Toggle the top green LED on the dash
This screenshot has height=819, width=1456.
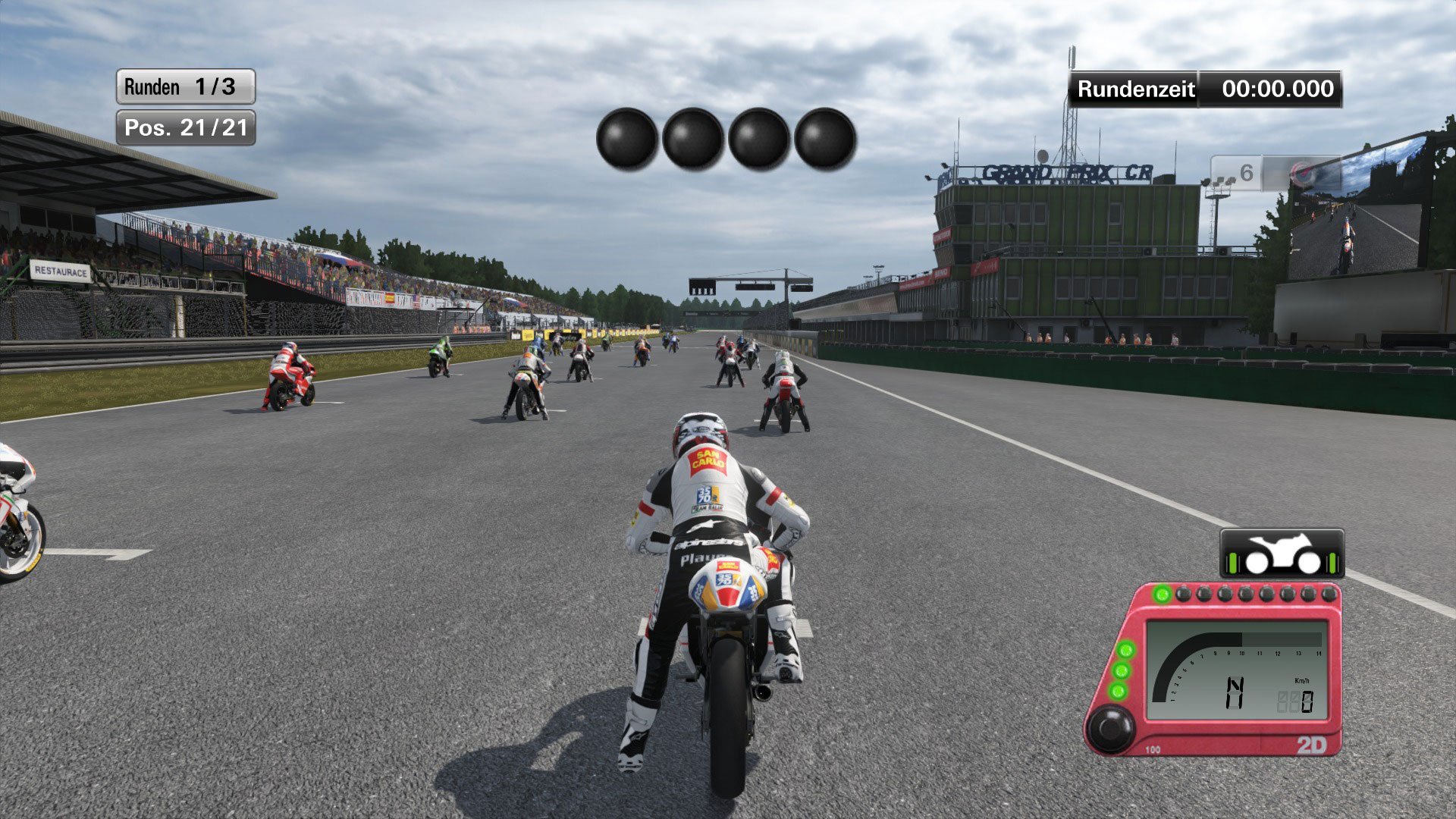[x=1125, y=651]
